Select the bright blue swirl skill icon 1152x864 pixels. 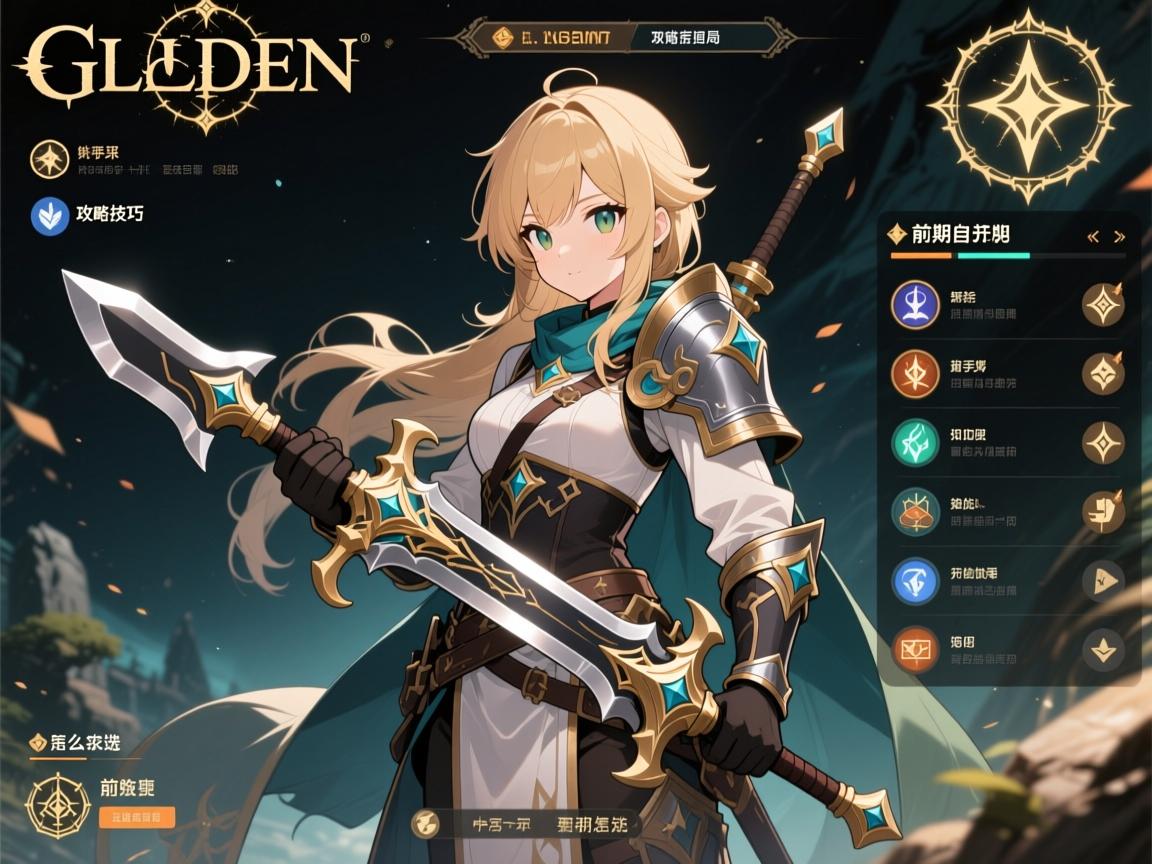point(915,580)
